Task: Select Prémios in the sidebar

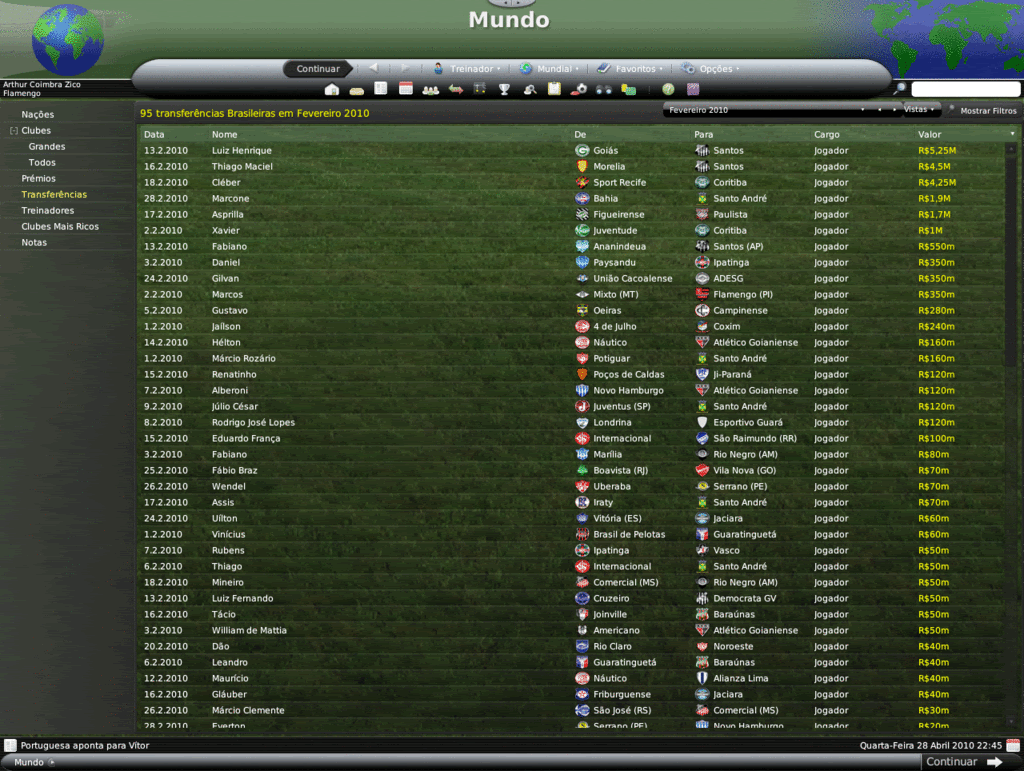Action: point(39,179)
